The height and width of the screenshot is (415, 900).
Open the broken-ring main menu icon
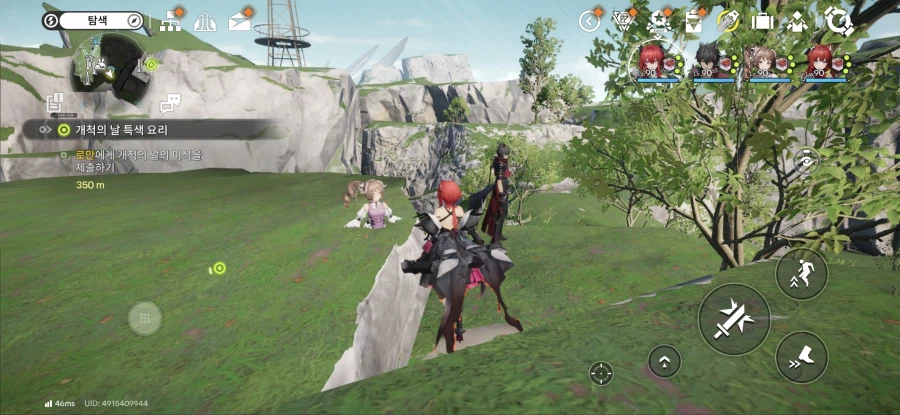click(837, 20)
